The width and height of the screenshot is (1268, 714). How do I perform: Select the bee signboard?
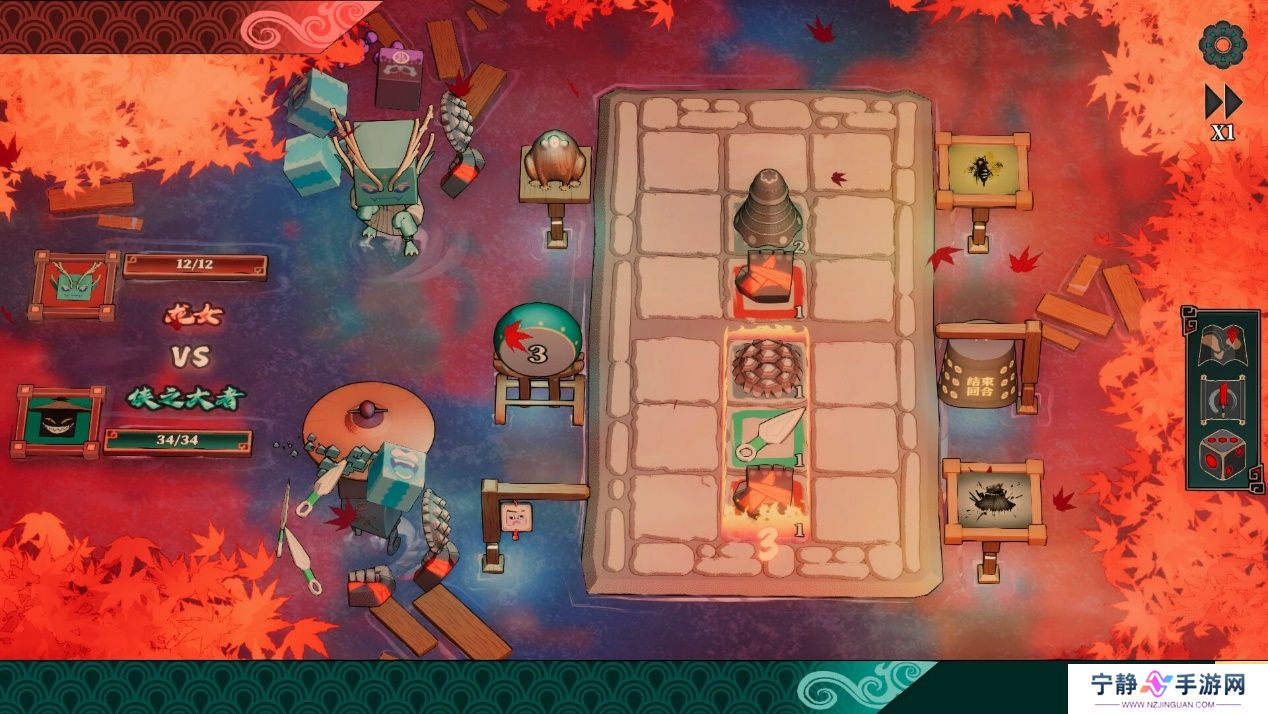pos(984,168)
